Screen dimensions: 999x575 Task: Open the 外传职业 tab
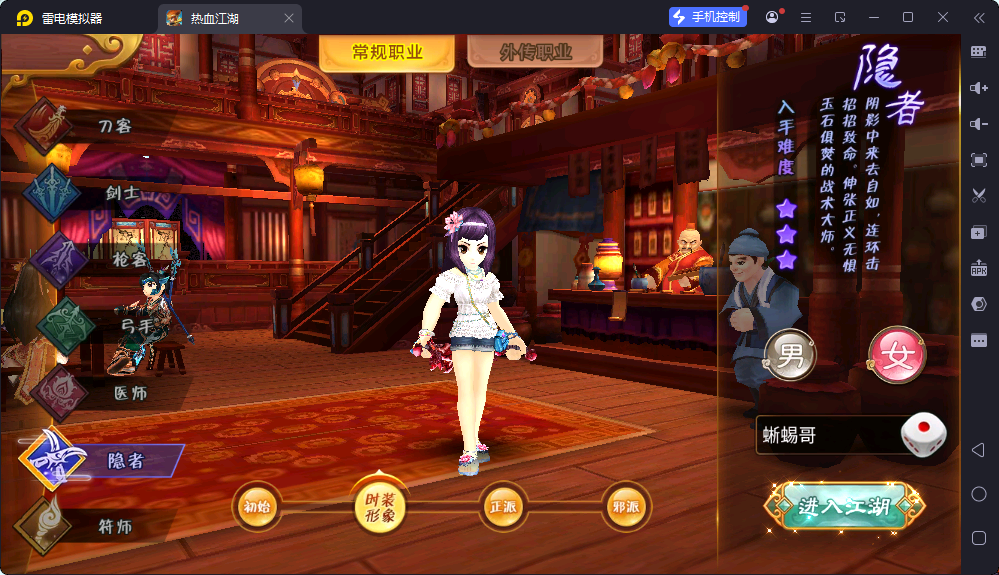[x=535, y=53]
